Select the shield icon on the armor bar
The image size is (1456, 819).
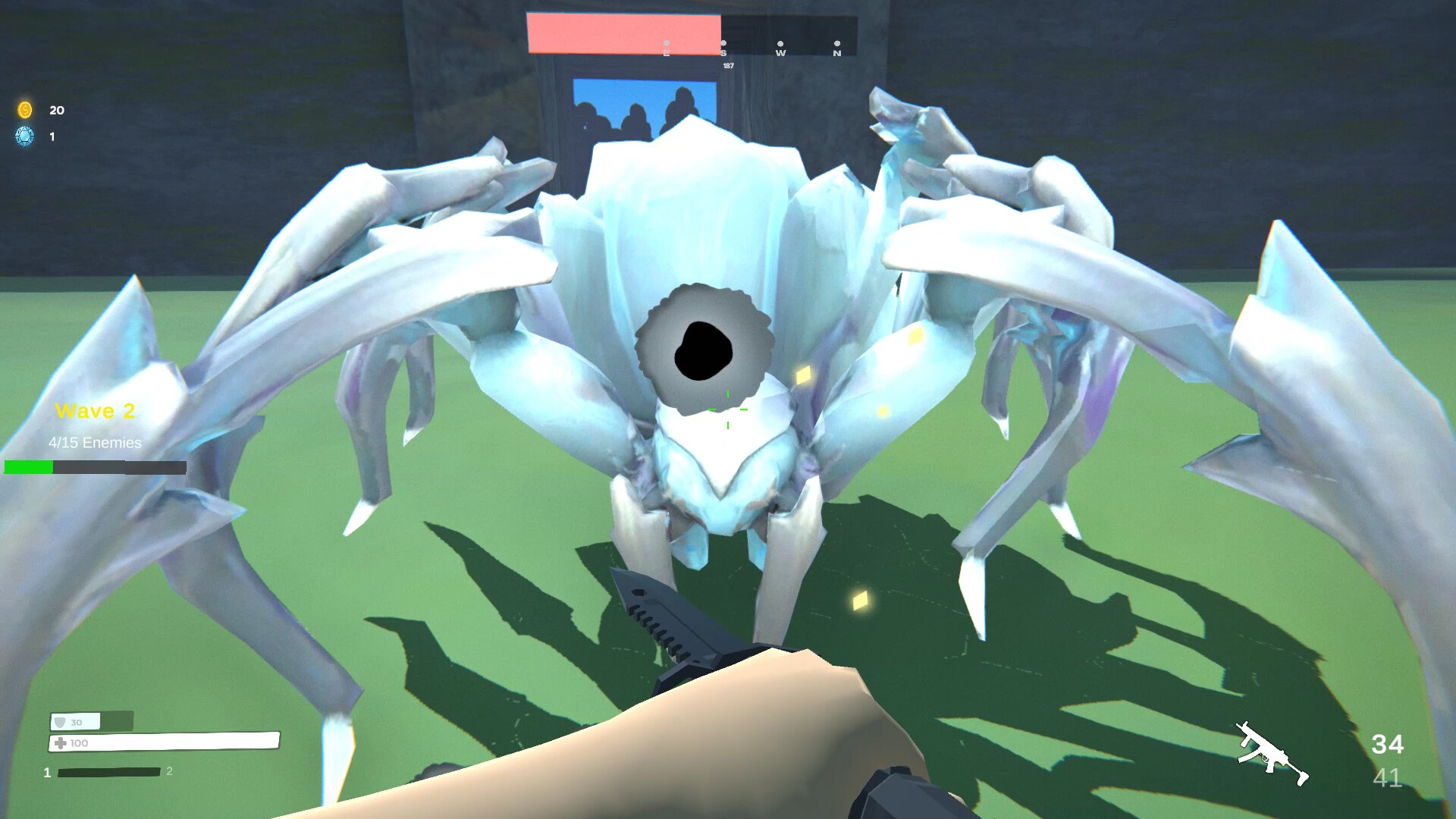tap(59, 722)
